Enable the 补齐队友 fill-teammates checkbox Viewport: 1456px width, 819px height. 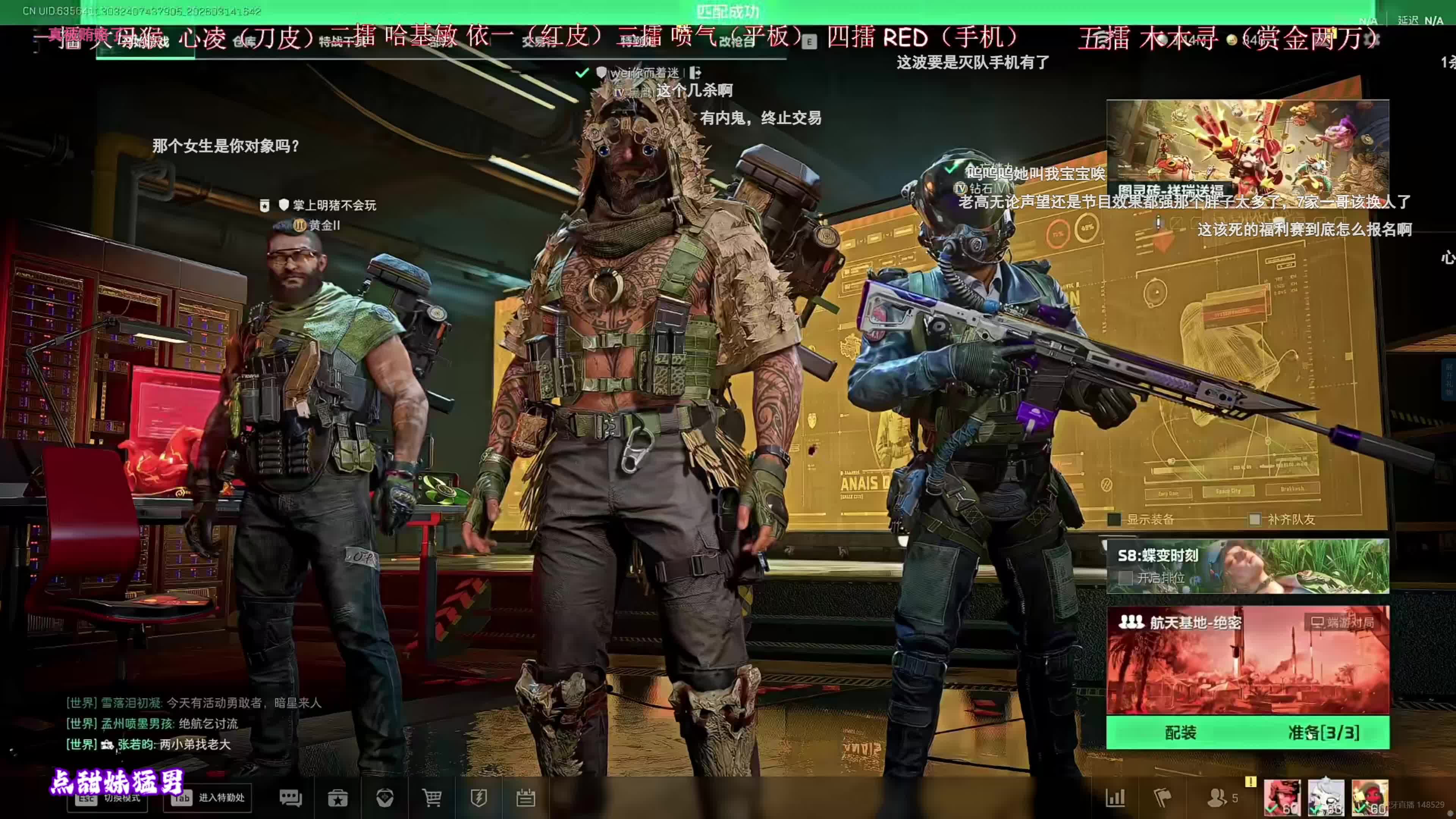pos(1254,519)
